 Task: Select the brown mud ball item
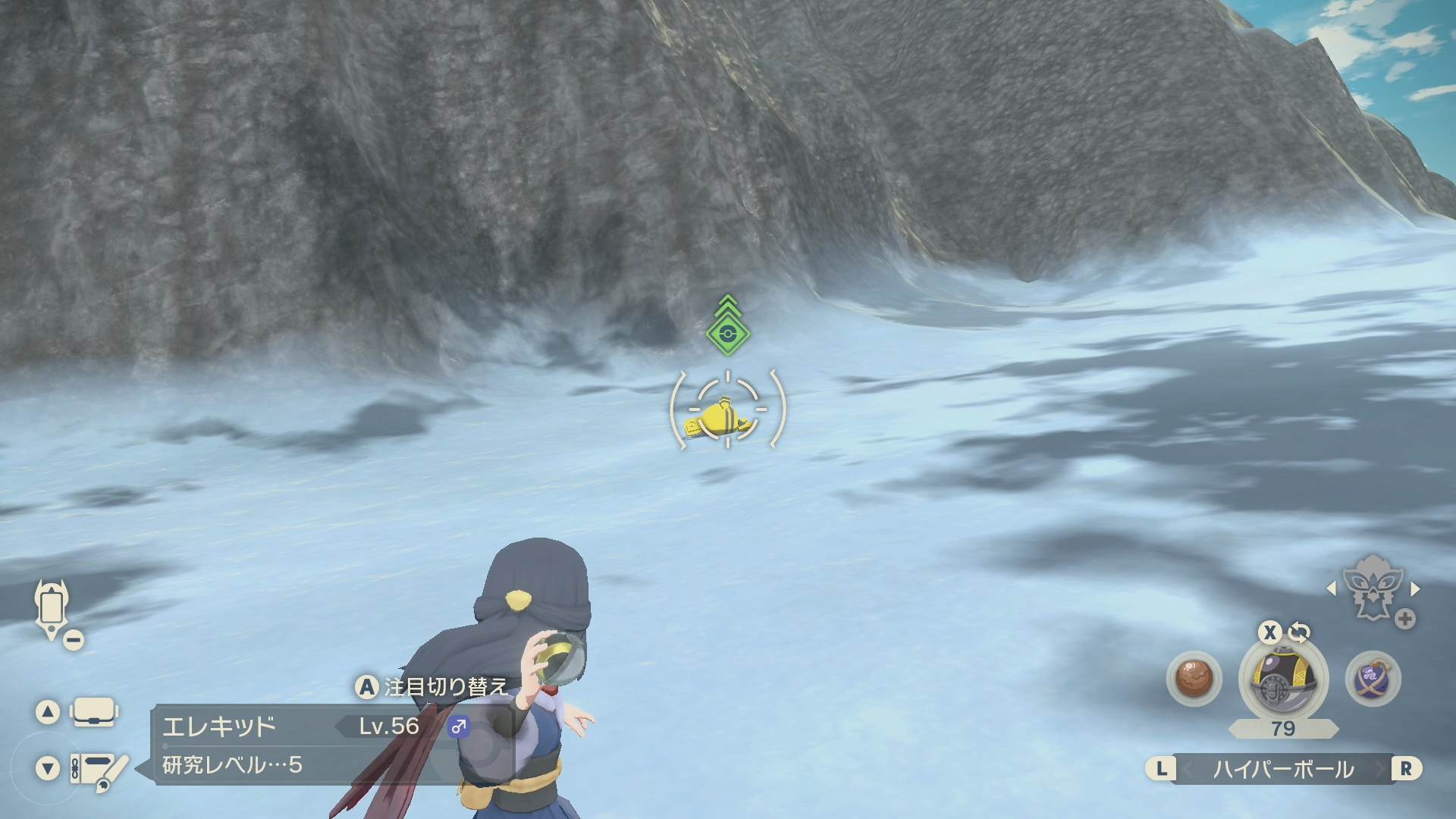click(1194, 678)
